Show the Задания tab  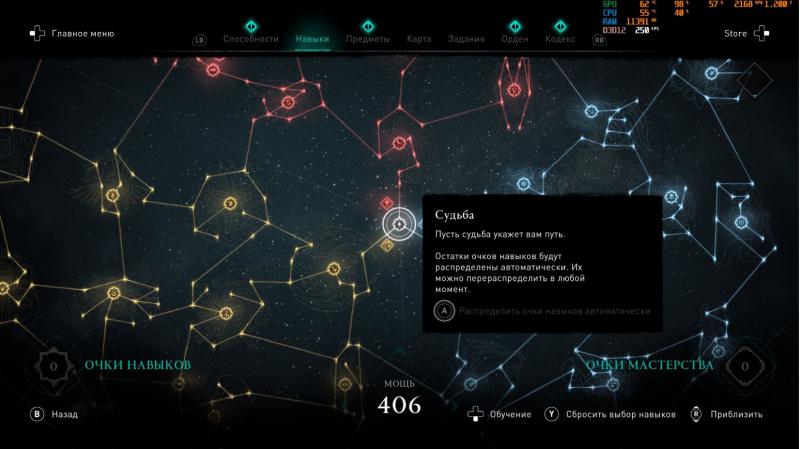[466, 40]
